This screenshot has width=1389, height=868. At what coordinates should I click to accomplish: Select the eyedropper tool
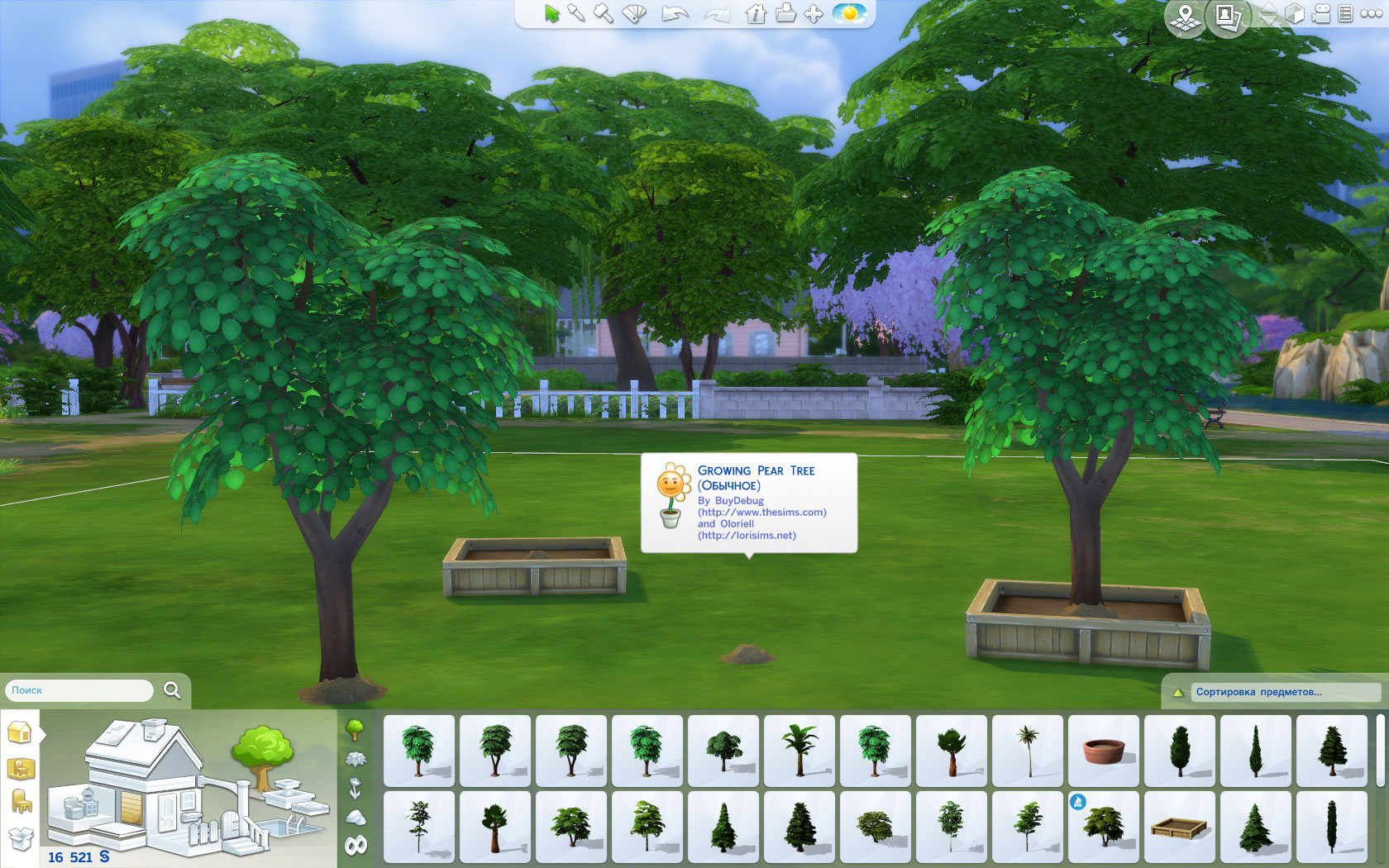coord(576,14)
